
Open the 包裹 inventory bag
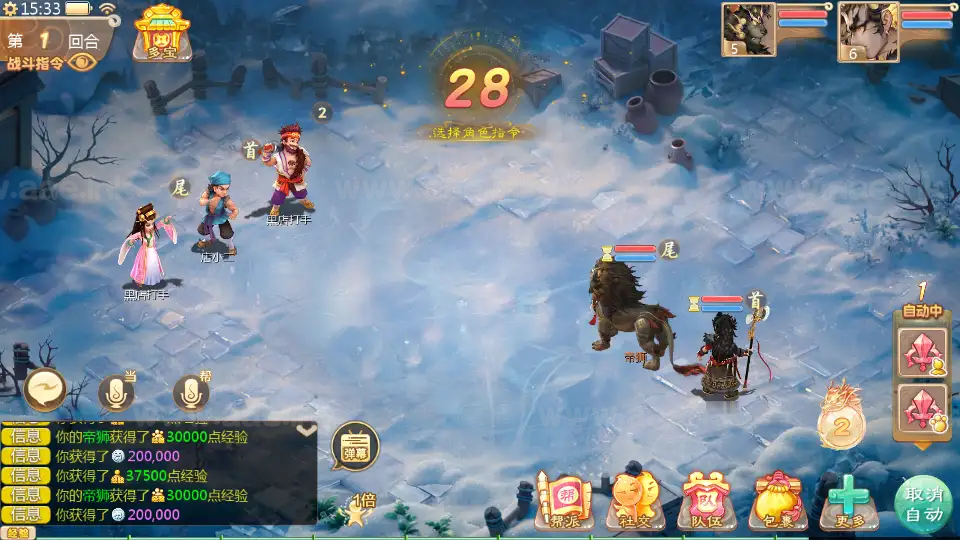click(x=779, y=502)
